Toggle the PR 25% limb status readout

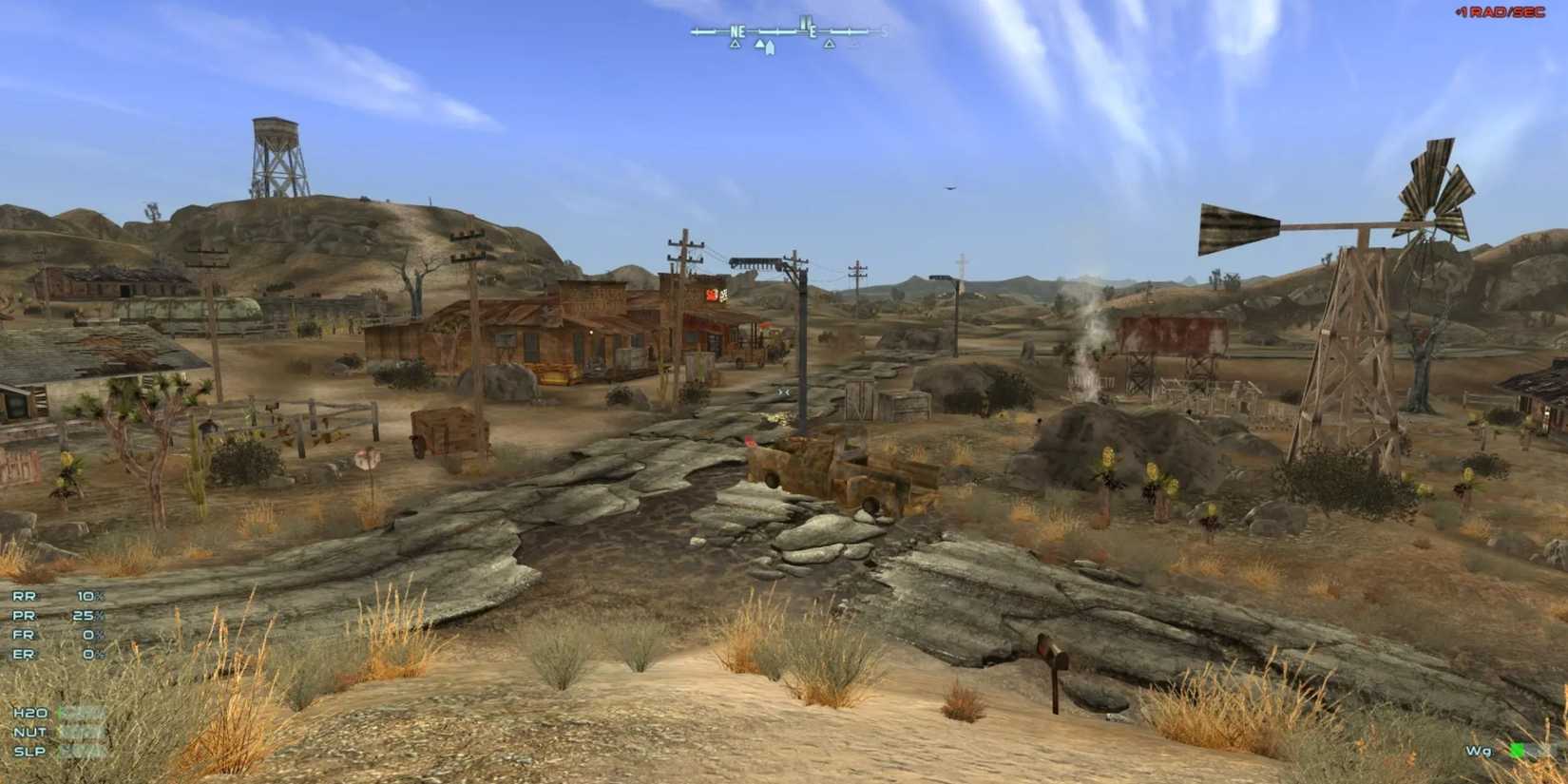(x=57, y=616)
